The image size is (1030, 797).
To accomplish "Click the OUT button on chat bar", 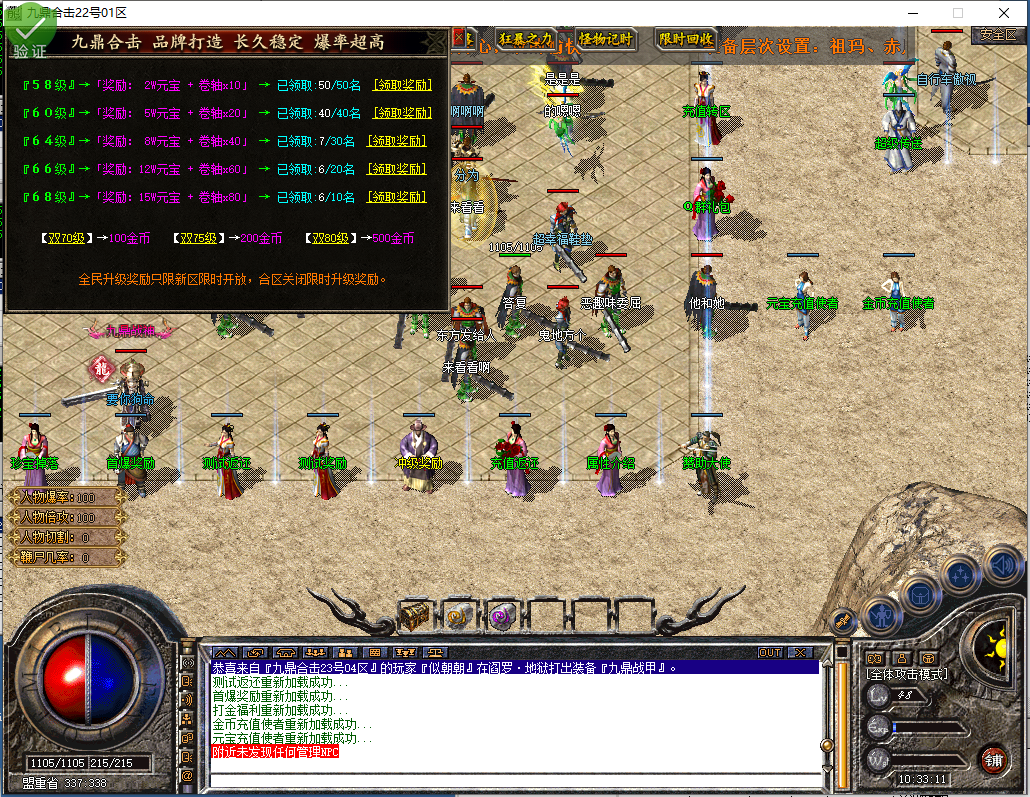I will pyautogui.click(x=769, y=653).
